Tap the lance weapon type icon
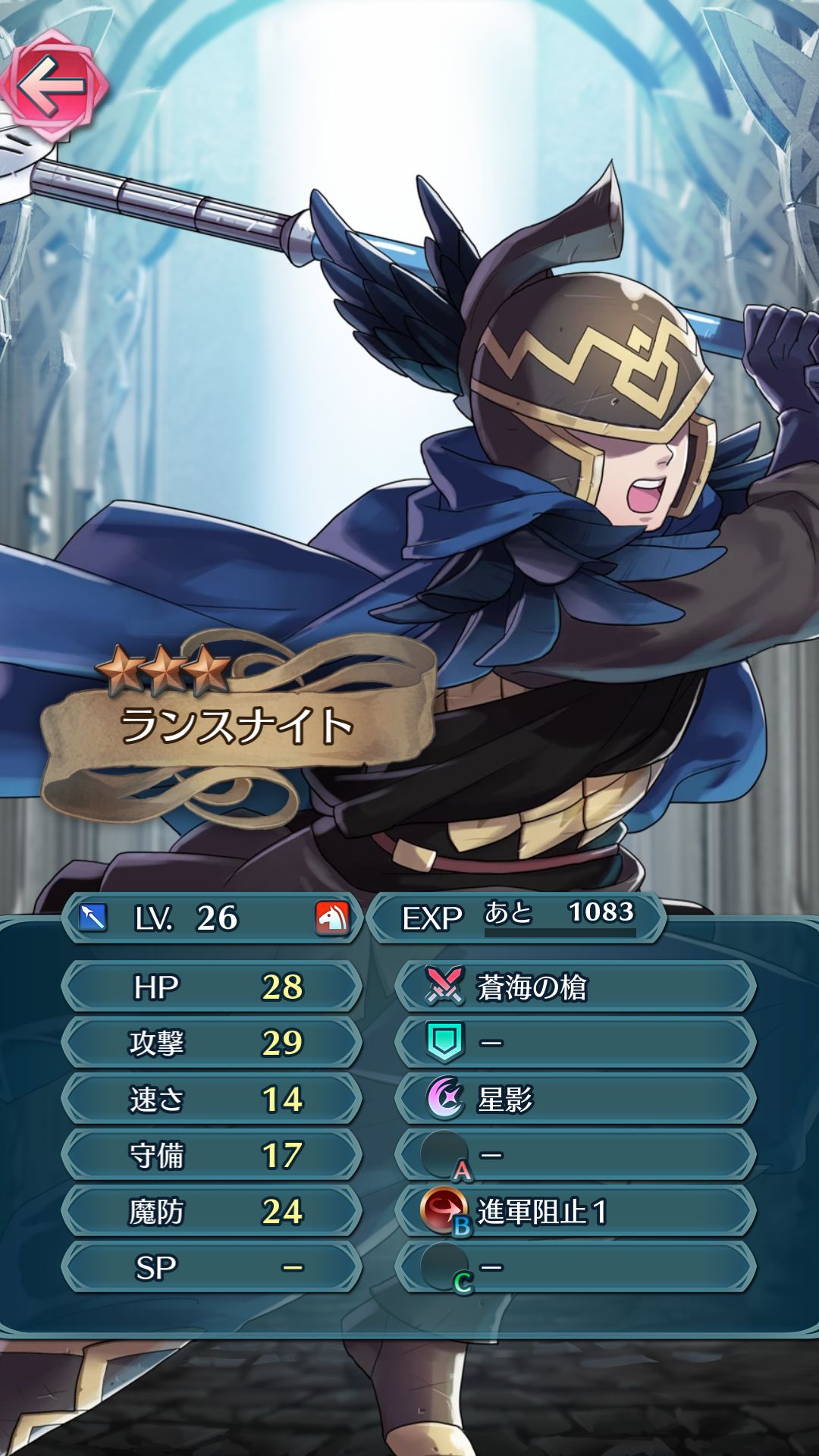This screenshot has width=819, height=1456. coord(93,918)
